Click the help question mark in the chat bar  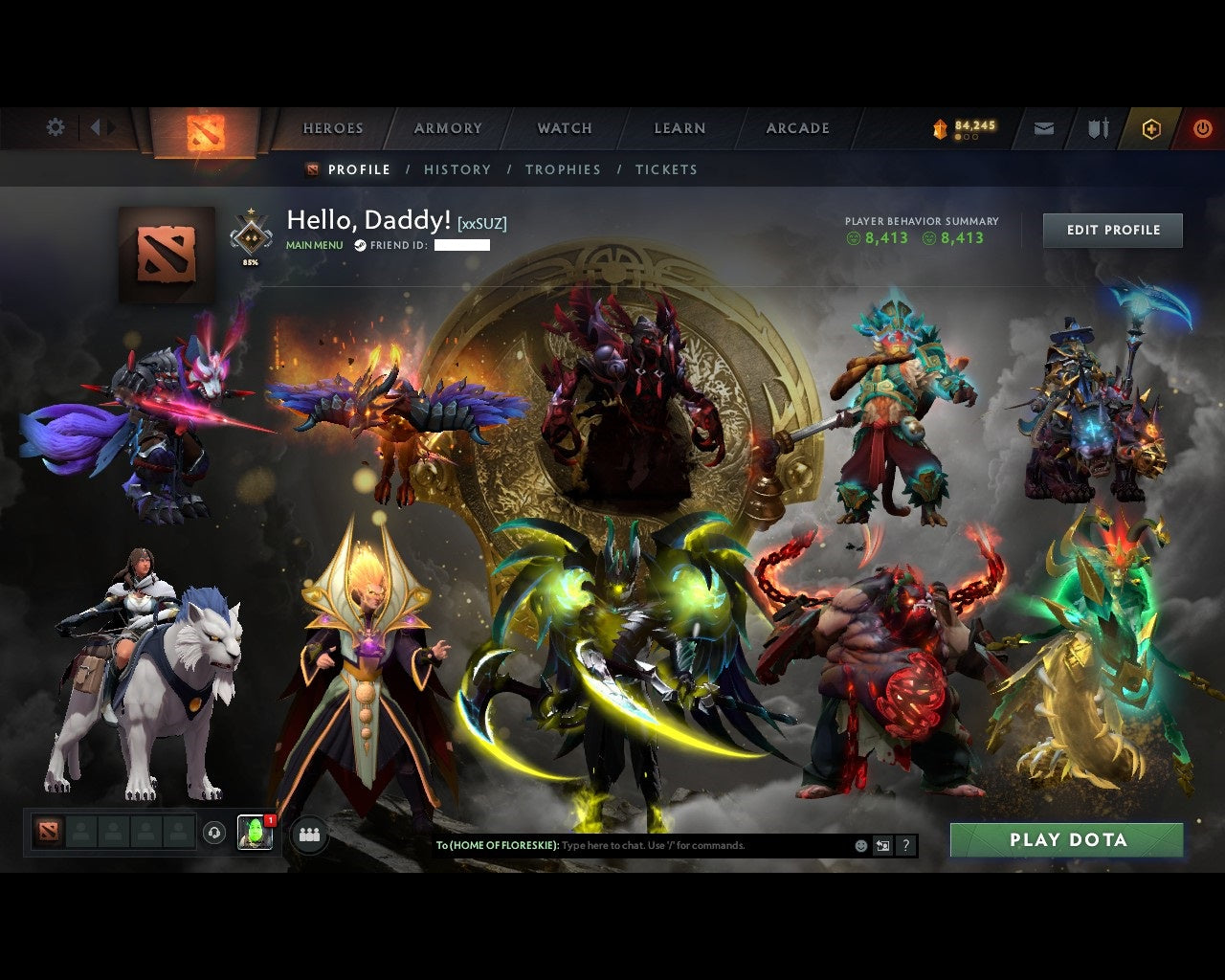[x=905, y=846]
